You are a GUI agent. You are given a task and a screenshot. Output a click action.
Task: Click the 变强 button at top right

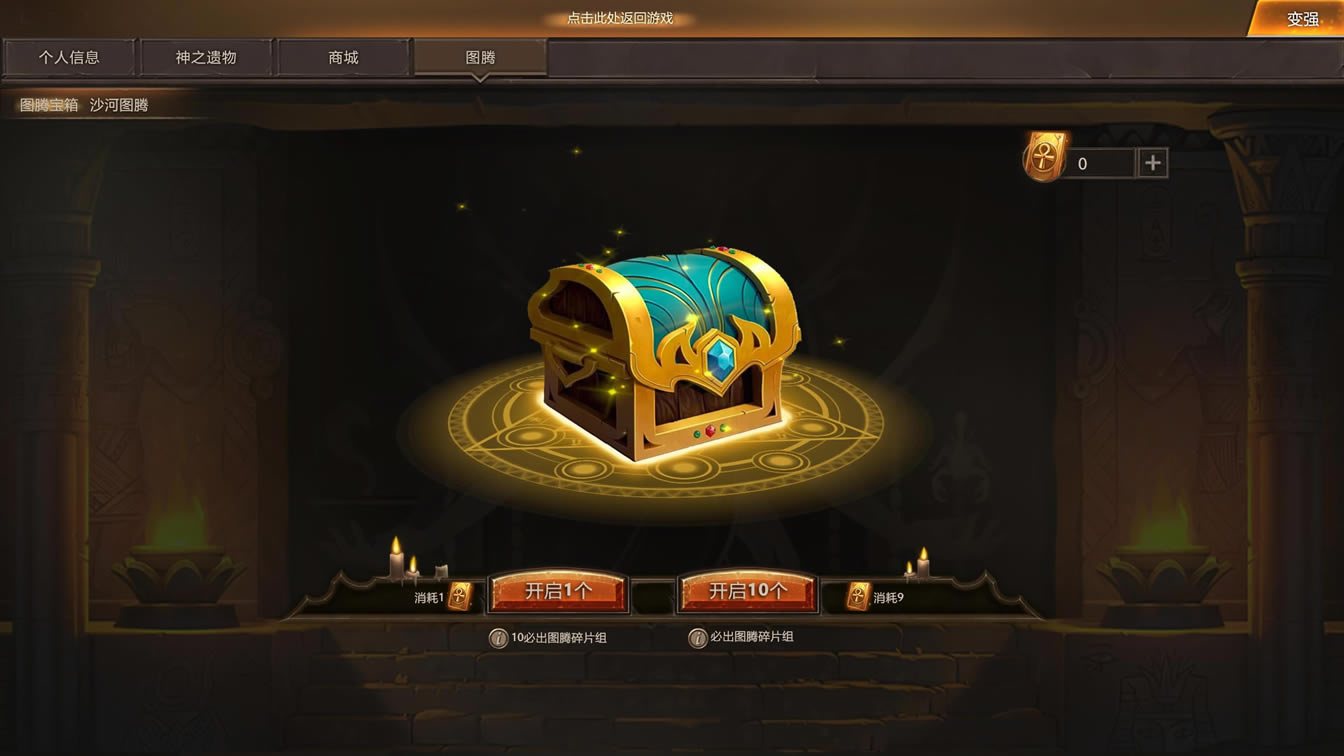click(1302, 17)
